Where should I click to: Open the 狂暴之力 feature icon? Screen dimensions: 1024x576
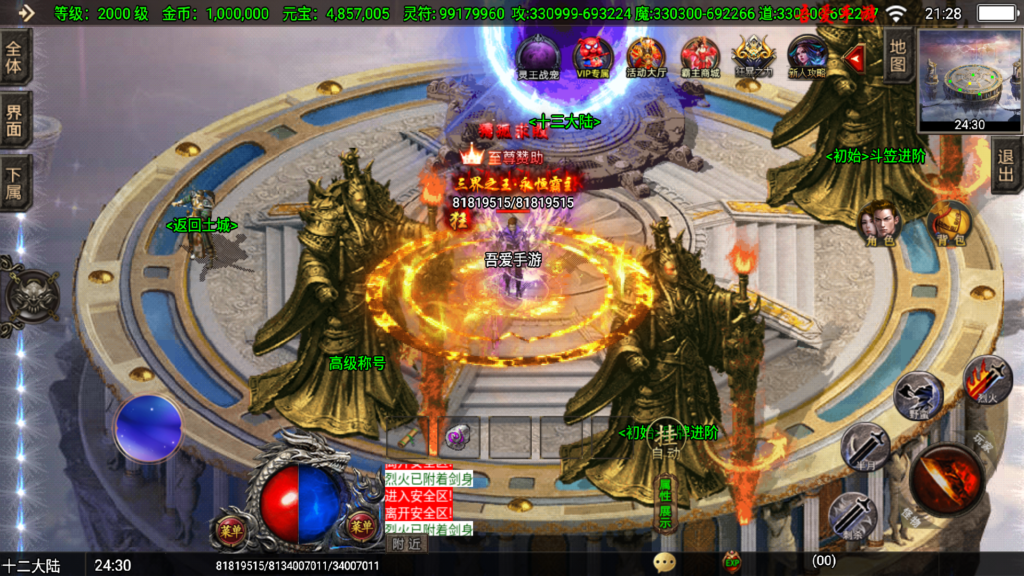753,56
